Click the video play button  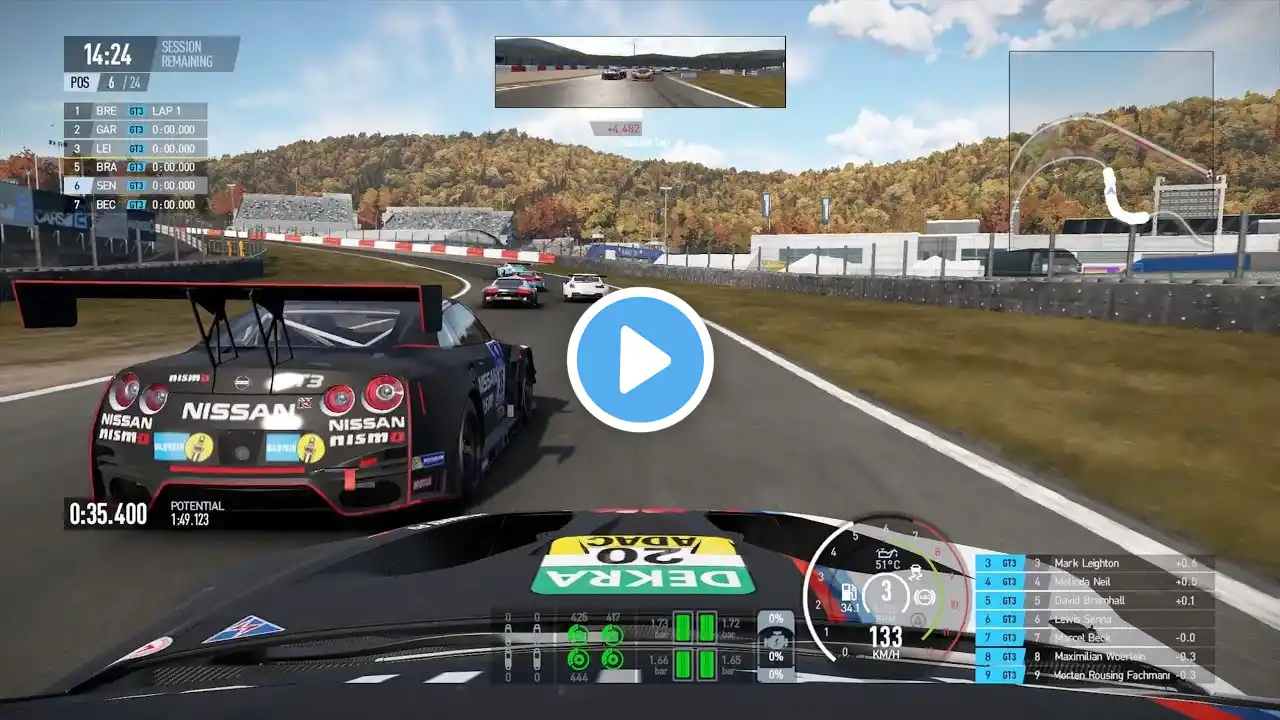[640, 360]
